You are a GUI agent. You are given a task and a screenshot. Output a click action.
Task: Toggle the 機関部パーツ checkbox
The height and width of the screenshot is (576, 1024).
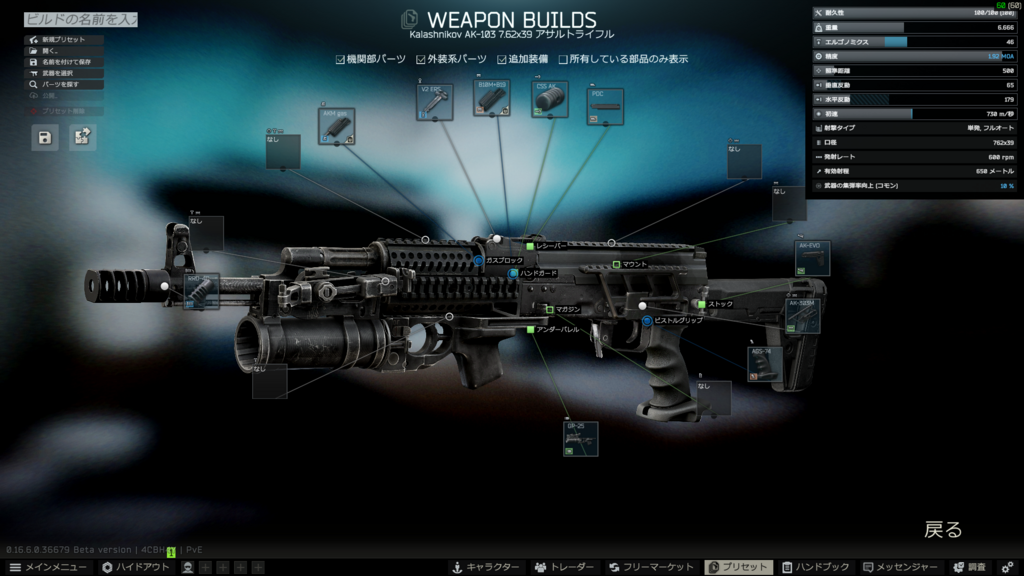[341, 60]
